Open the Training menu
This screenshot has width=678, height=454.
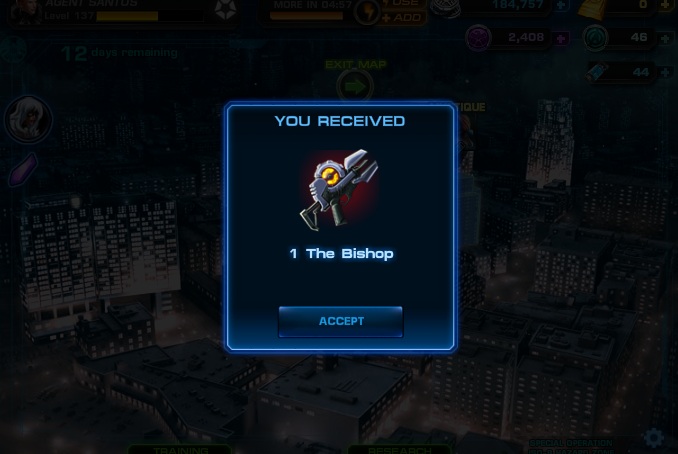[x=181, y=449]
